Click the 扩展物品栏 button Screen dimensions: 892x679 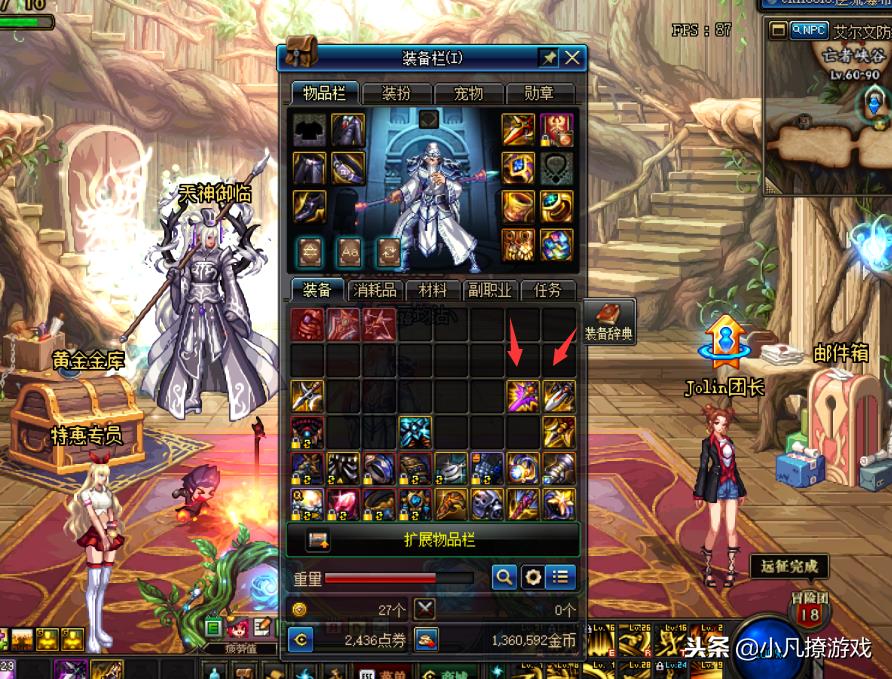[433, 539]
